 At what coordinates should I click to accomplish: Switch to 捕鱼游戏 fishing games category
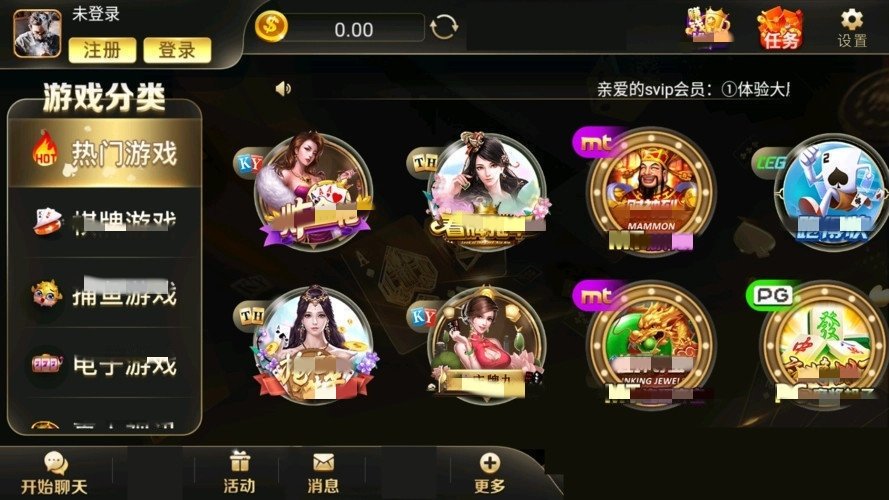point(105,294)
